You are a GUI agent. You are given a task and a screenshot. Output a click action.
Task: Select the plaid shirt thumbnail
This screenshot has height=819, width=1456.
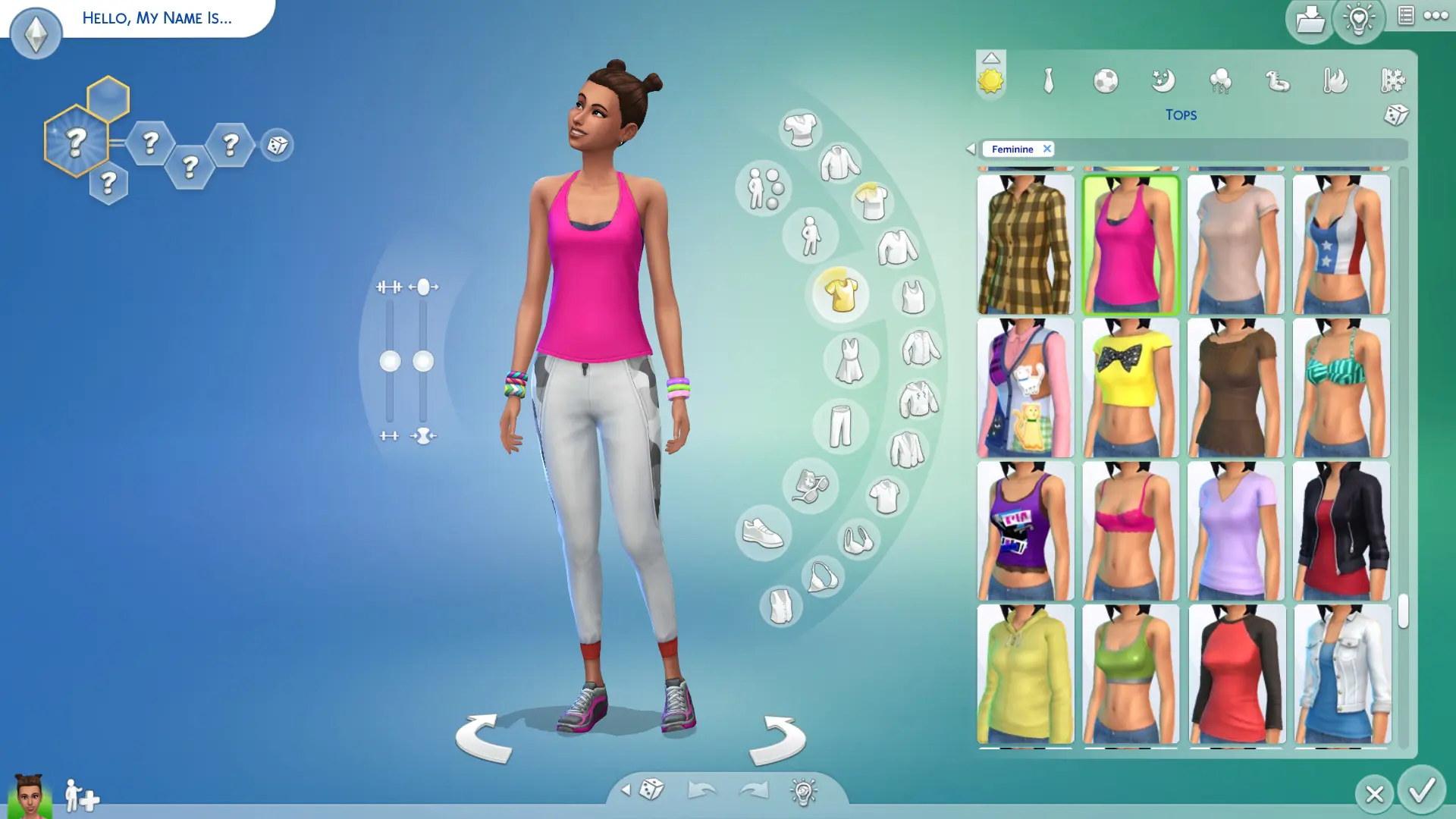(x=1025, y=244)
